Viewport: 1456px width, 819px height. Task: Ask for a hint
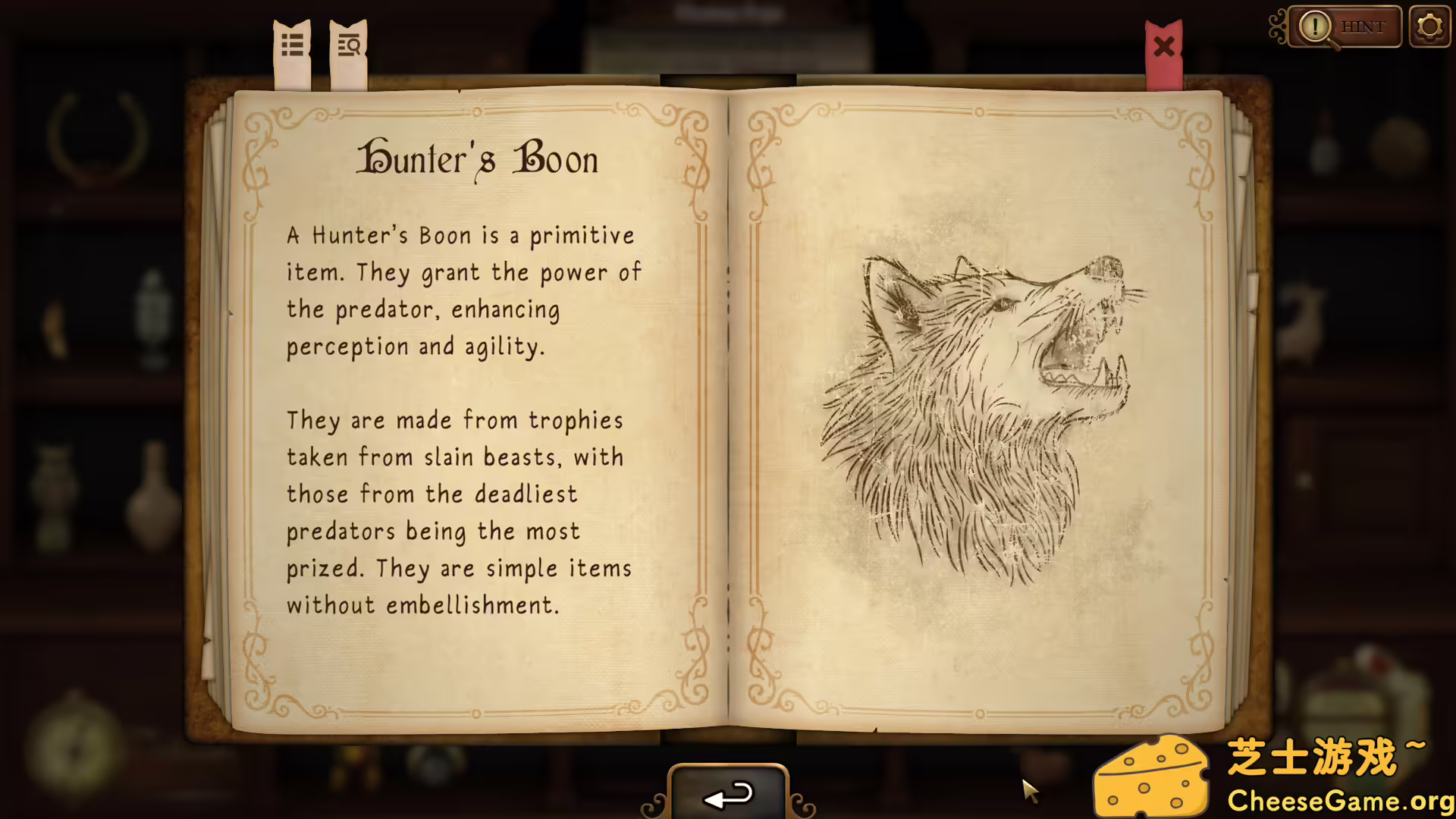pos(1345,27)
